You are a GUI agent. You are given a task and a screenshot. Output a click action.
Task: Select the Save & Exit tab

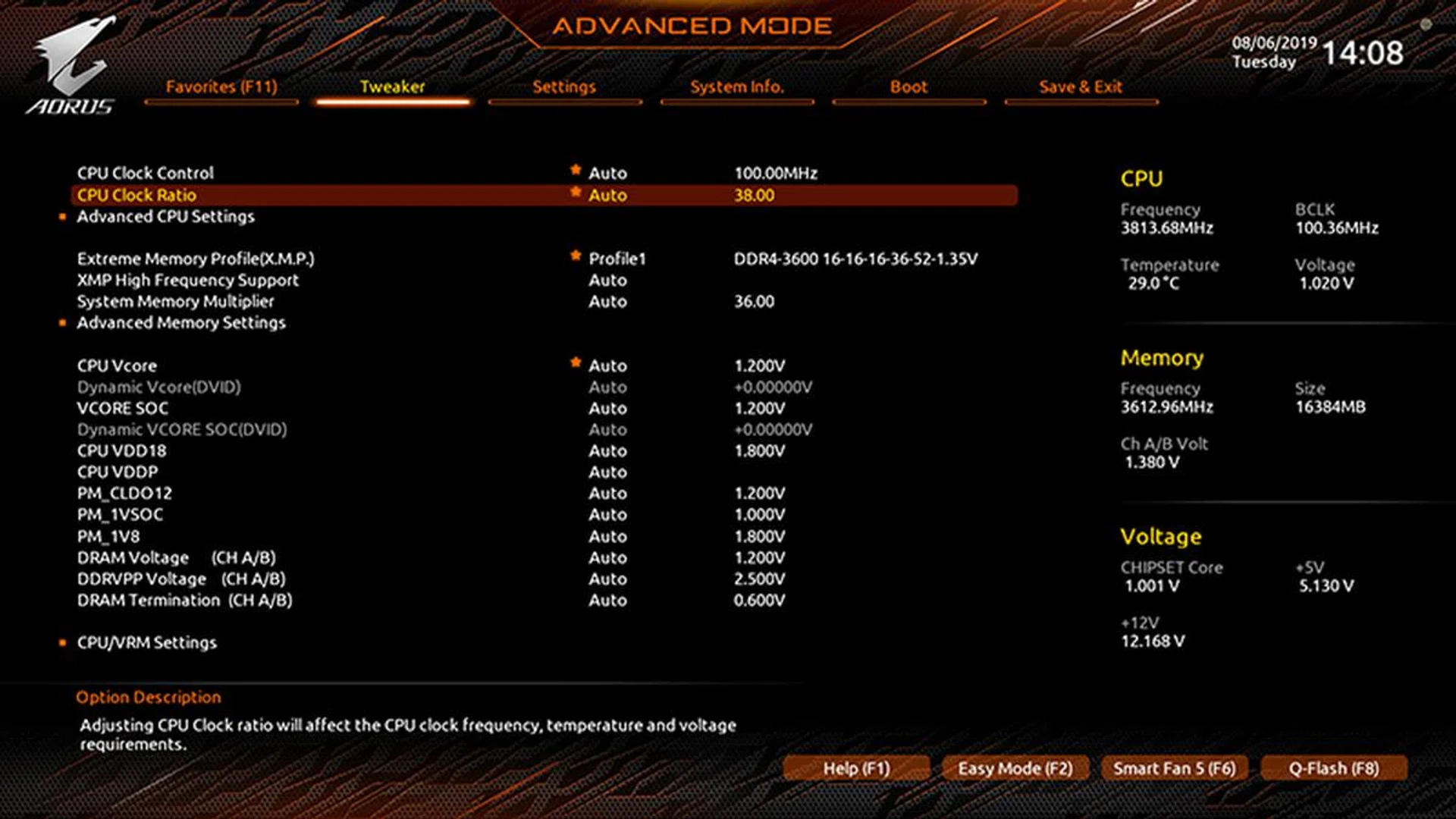[1081, 86]
